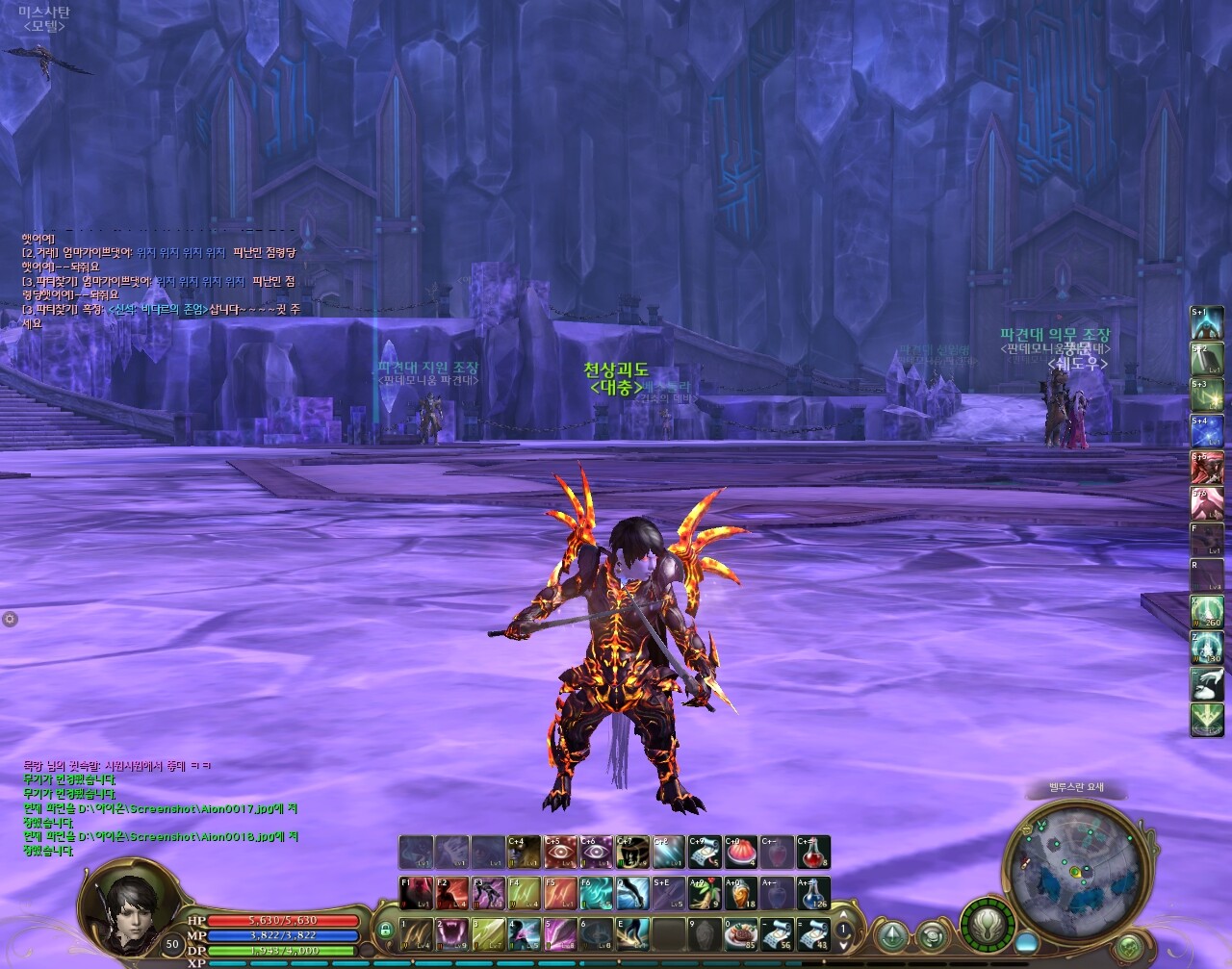Use the blue mana potion in slot A+=
1232x969 pixels.
[x=814, y=893]
